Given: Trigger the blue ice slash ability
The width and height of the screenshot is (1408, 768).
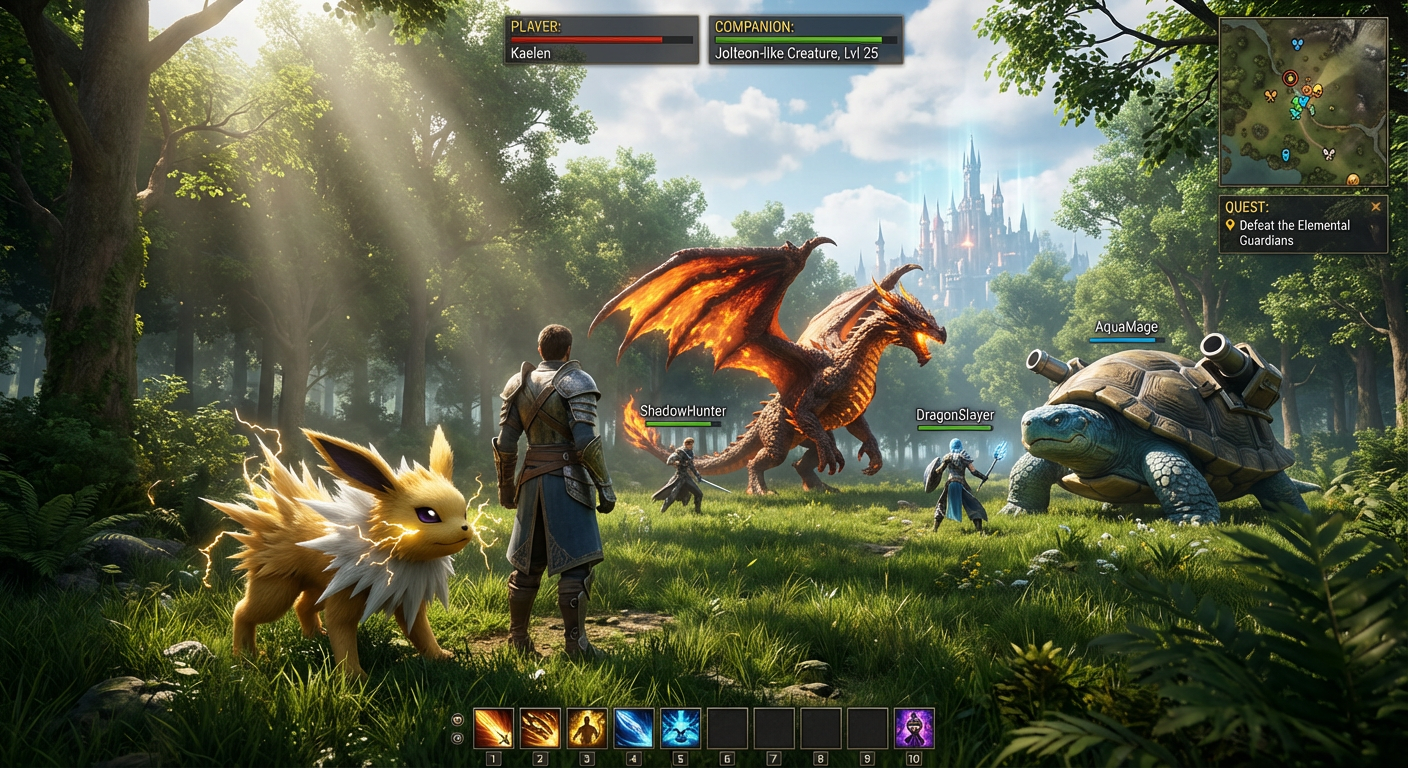Looking at the screenshot, I should (633, 728).
